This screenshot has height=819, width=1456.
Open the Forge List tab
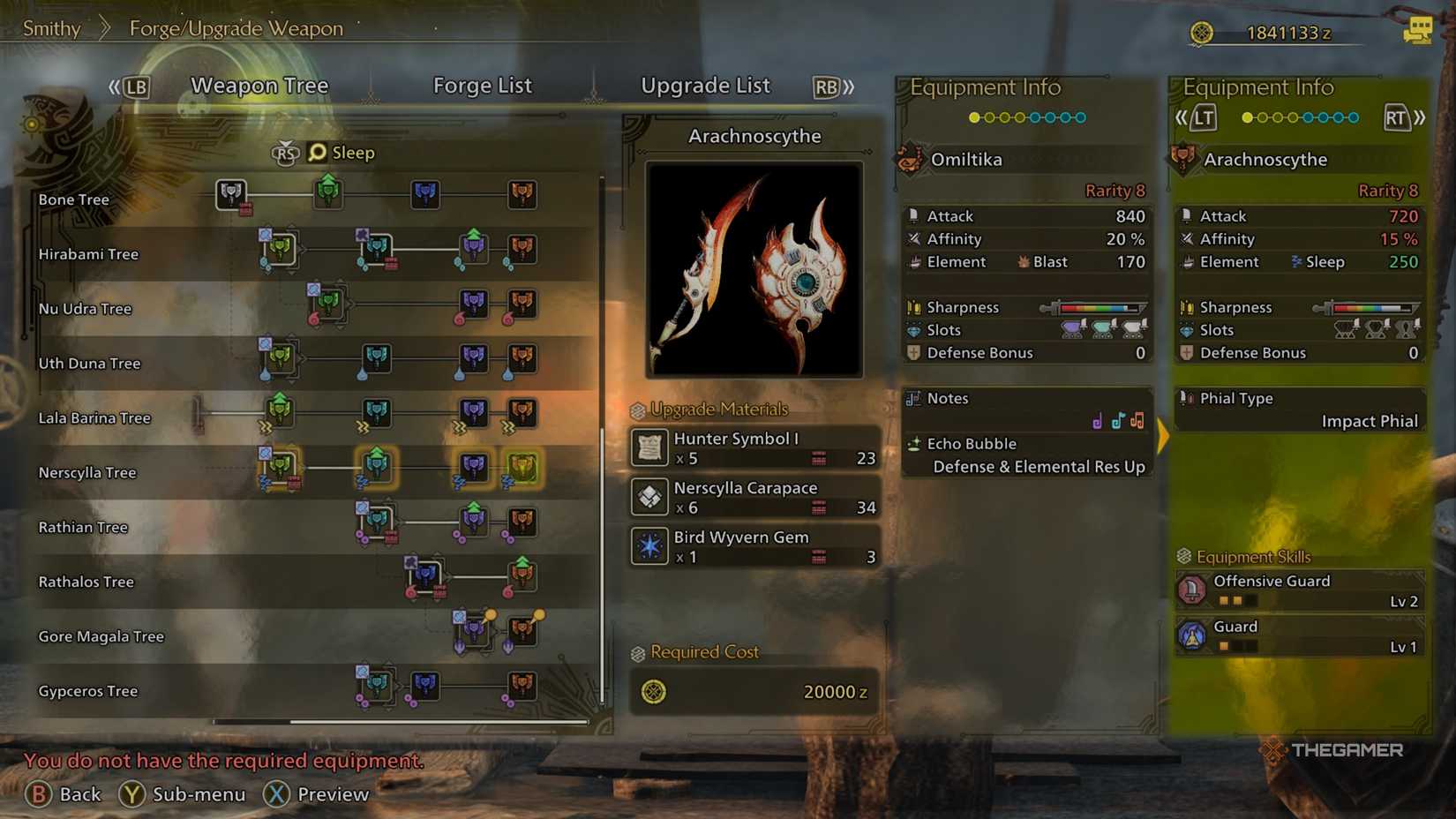(x=482, y=86)
